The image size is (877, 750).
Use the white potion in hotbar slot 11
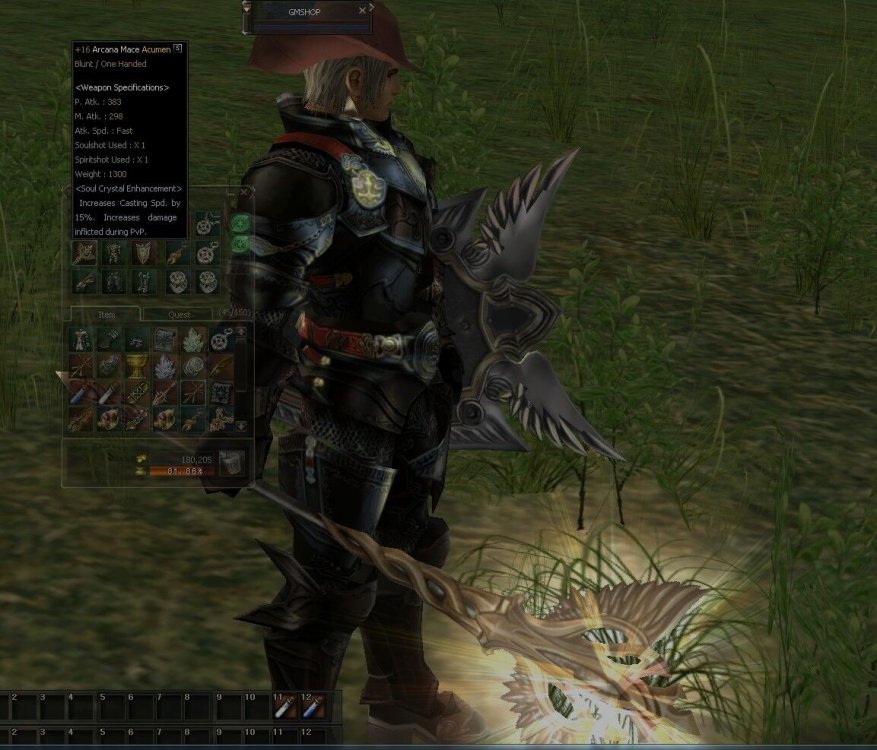point(286,709)
